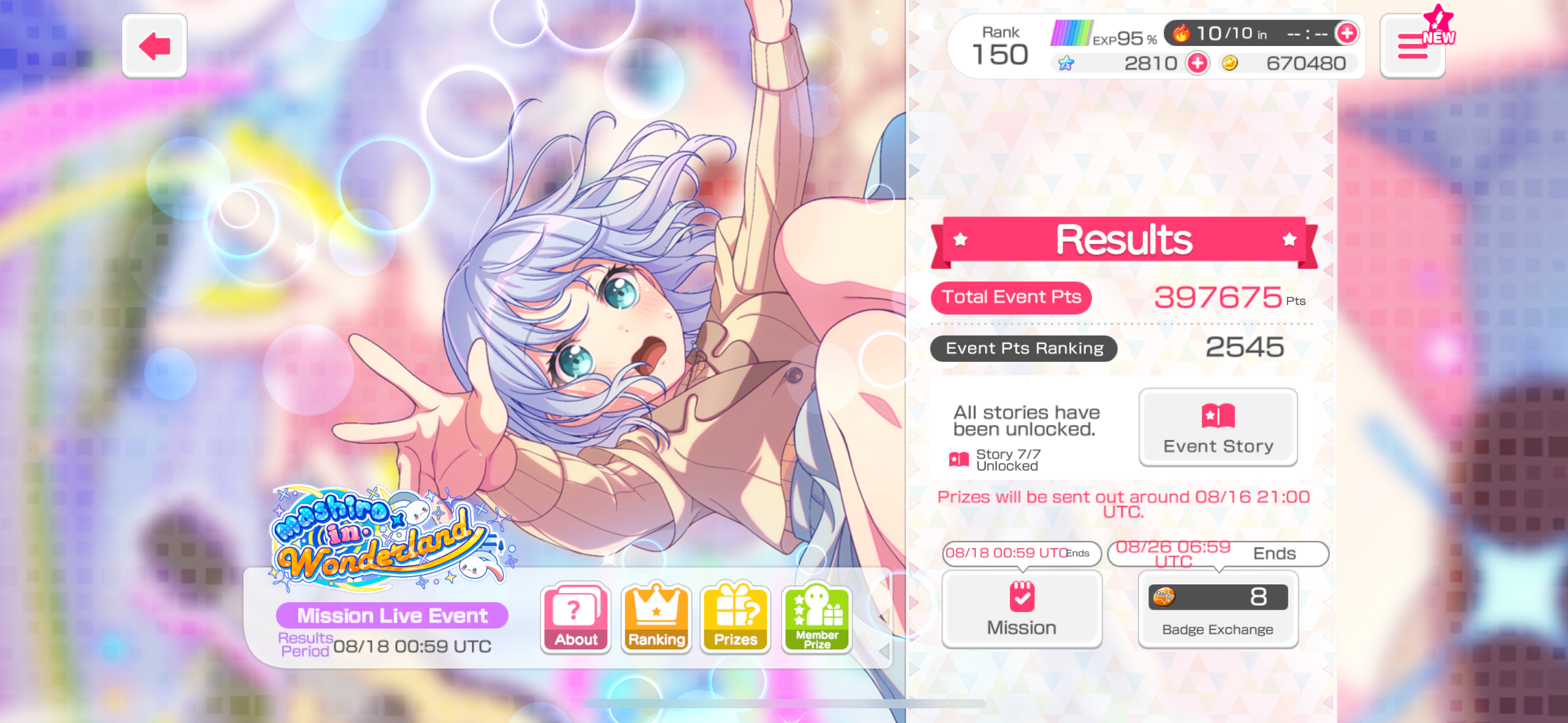This screenshot has width=1568, height=723.
Task: Show the event Prizes
Action: tap(736, 618)
